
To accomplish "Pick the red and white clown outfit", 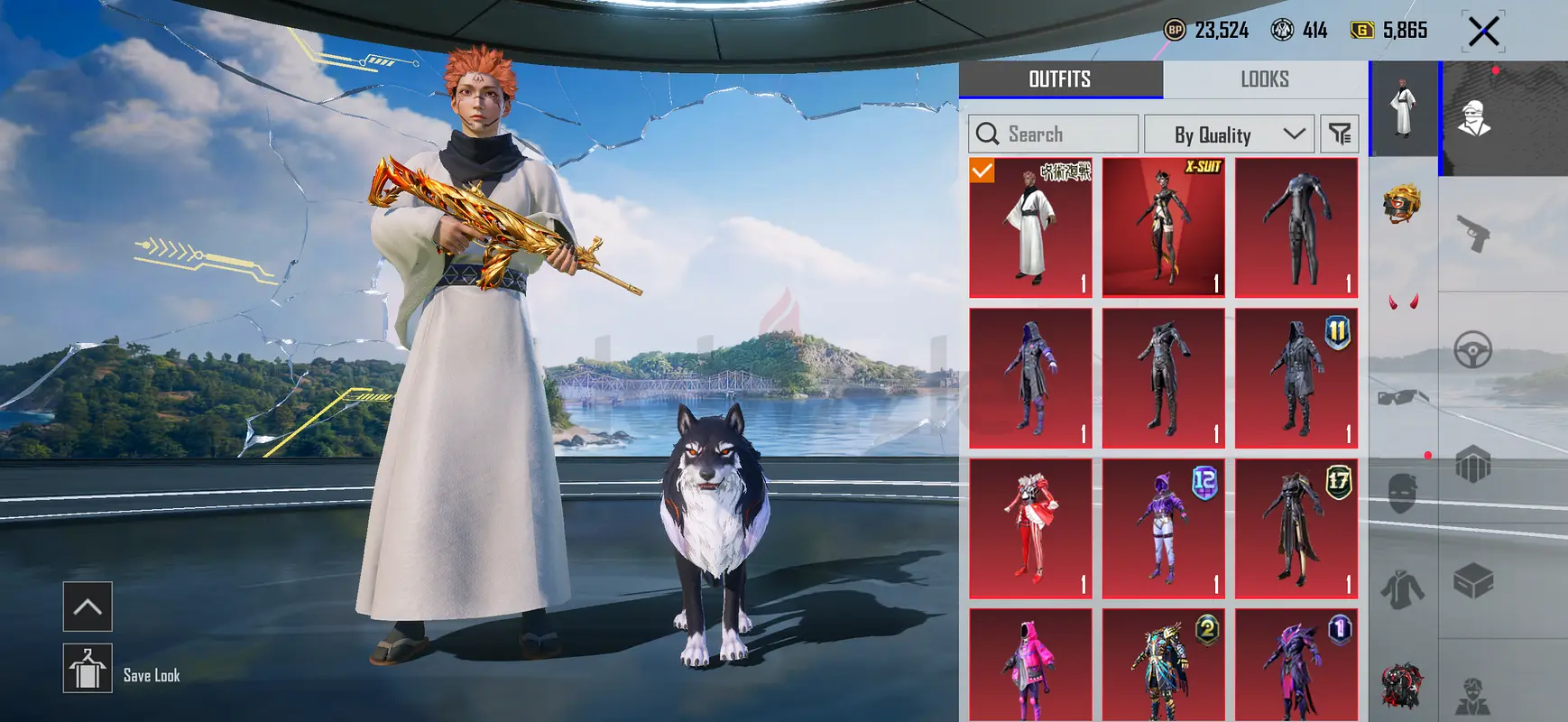I will point(1030,529).
